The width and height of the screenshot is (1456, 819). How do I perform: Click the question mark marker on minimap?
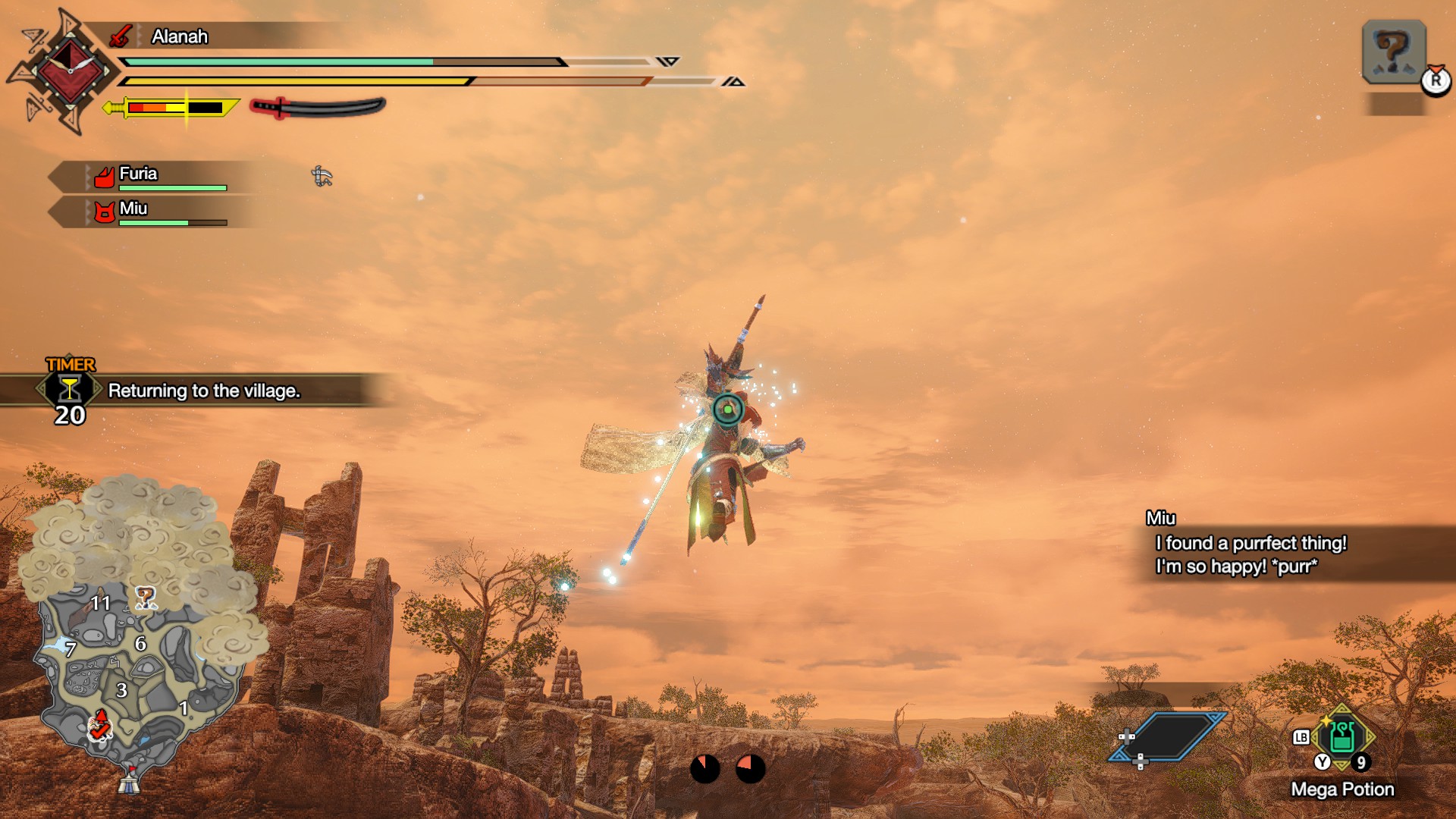click(x=145, y=598)
